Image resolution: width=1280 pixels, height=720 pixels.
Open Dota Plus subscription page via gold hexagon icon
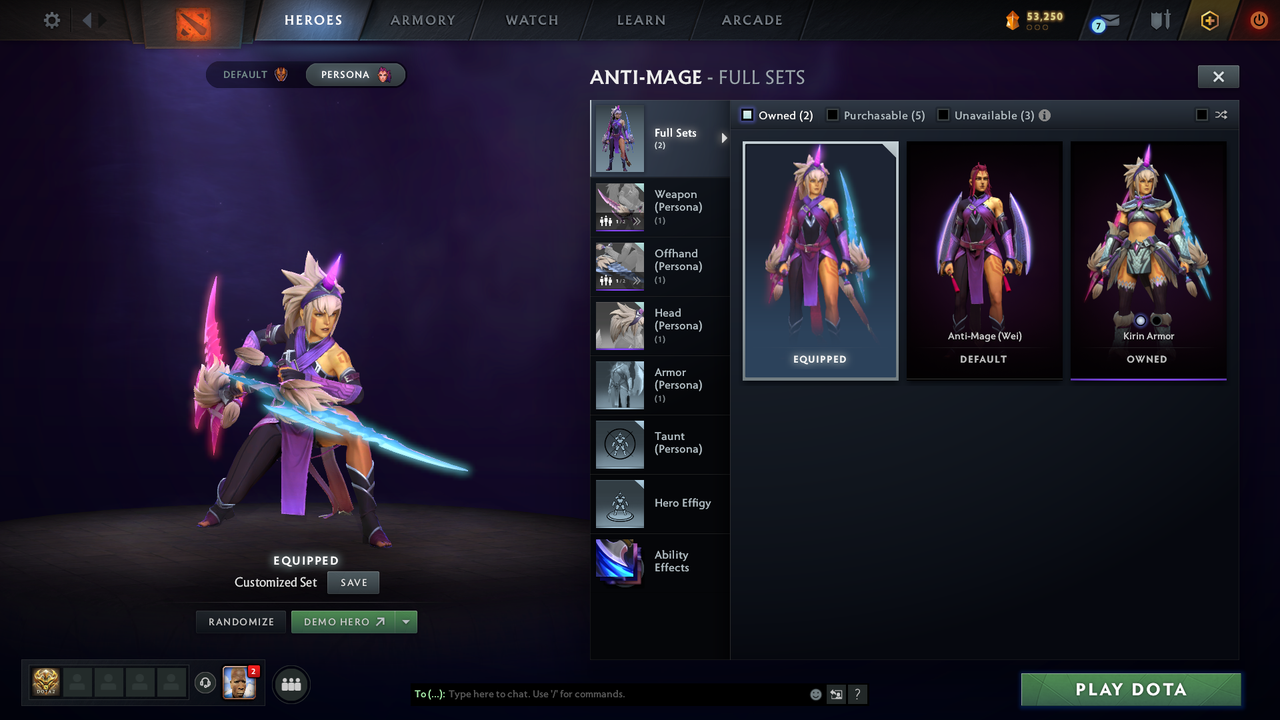pos(1208,19)
